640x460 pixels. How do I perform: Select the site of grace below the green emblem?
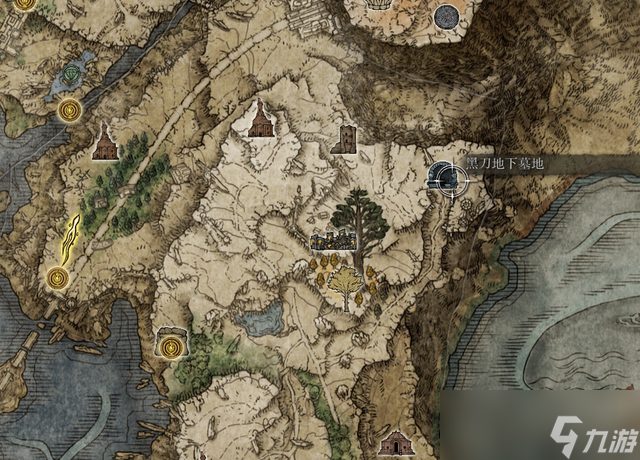68,108
